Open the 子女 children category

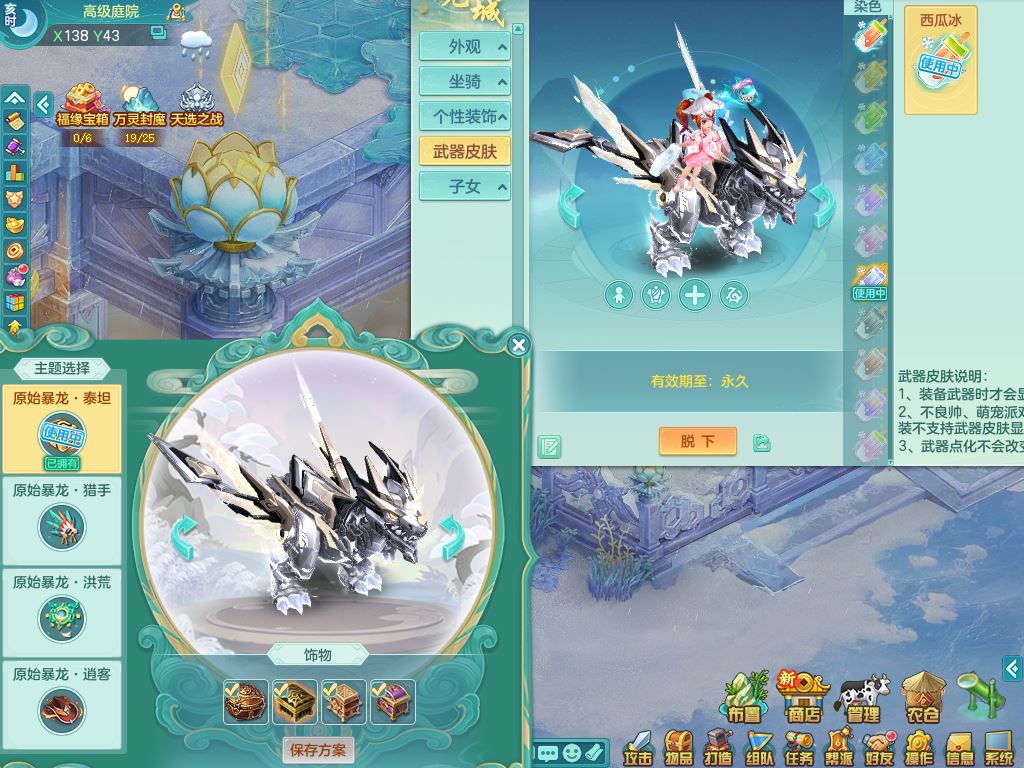[465, 187]
